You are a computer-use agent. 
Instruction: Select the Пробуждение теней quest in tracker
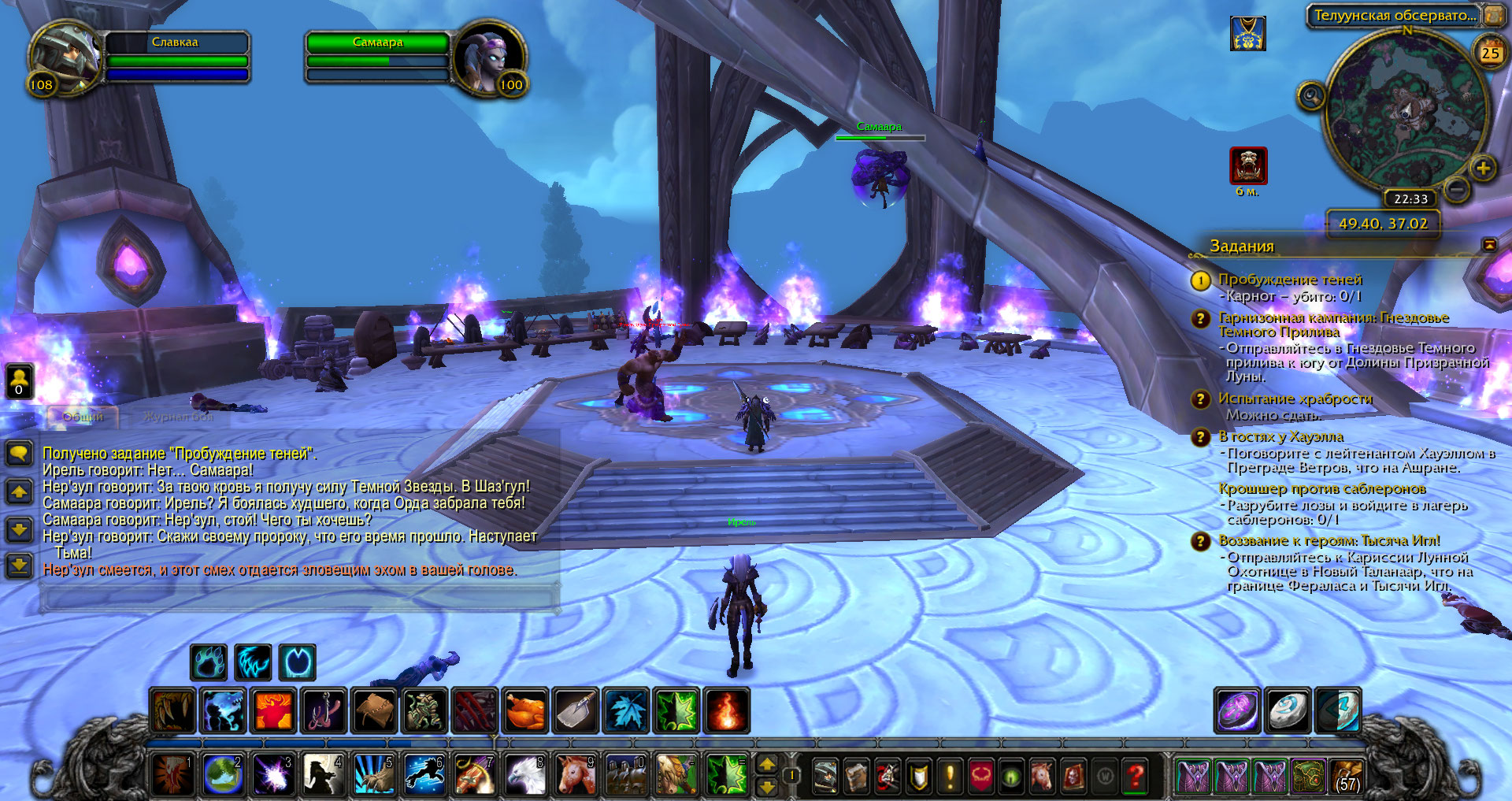click(1289, 280)
